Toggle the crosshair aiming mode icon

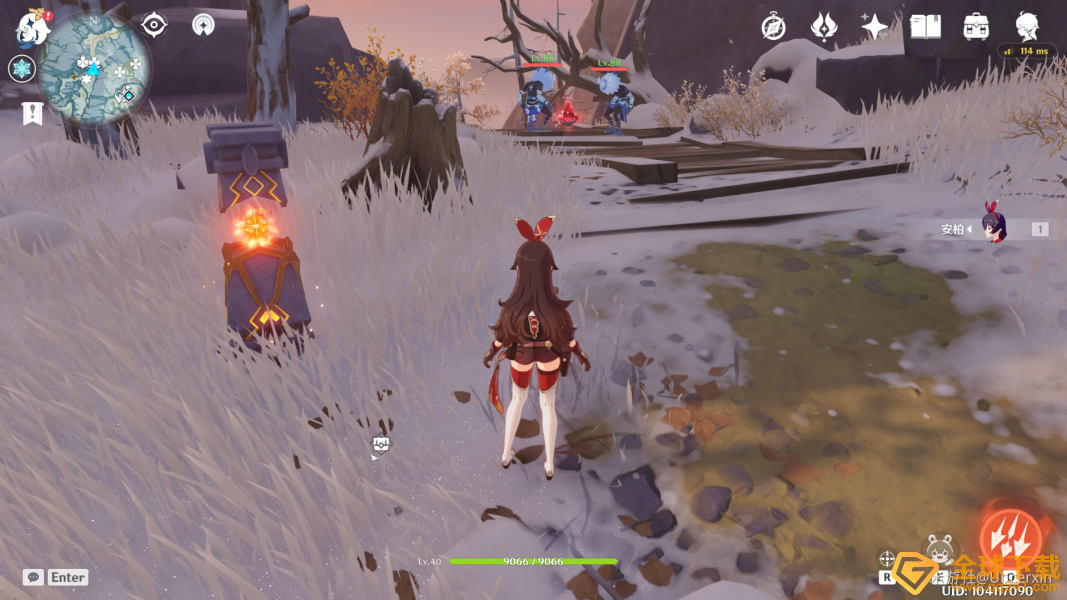pos(886,559)
